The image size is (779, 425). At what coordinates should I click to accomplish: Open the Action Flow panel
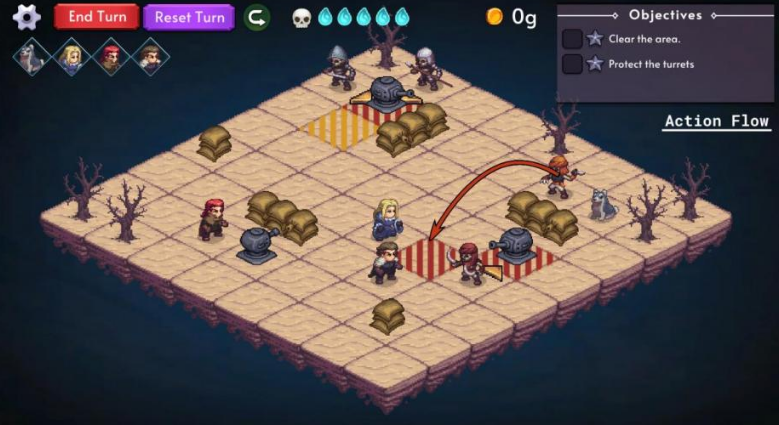[x=716, y=121]
